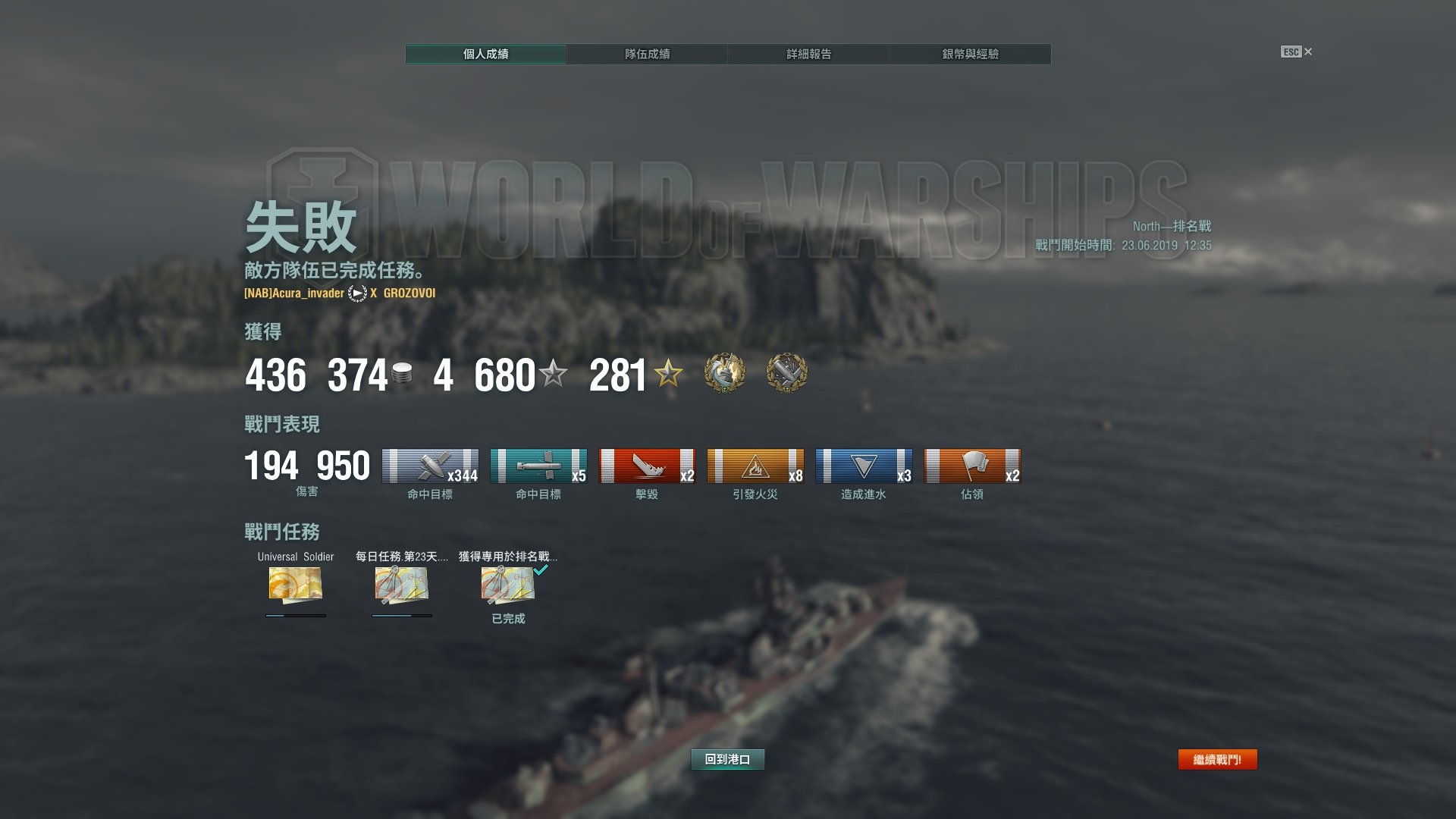The height and width of the screenshot is (819, 1456).
Task: Start the next battle with 繼續戰鬥
Action: (1217, 759)
